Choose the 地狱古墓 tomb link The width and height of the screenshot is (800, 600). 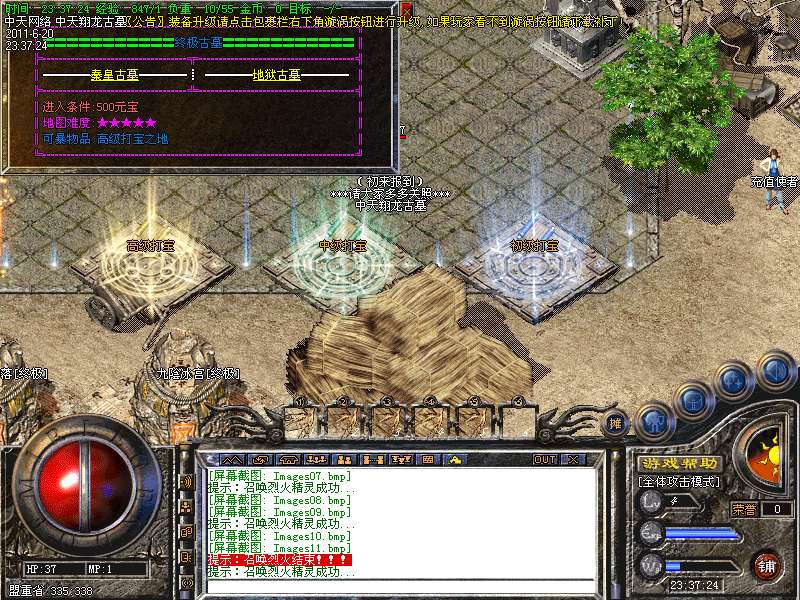point(277,75)
